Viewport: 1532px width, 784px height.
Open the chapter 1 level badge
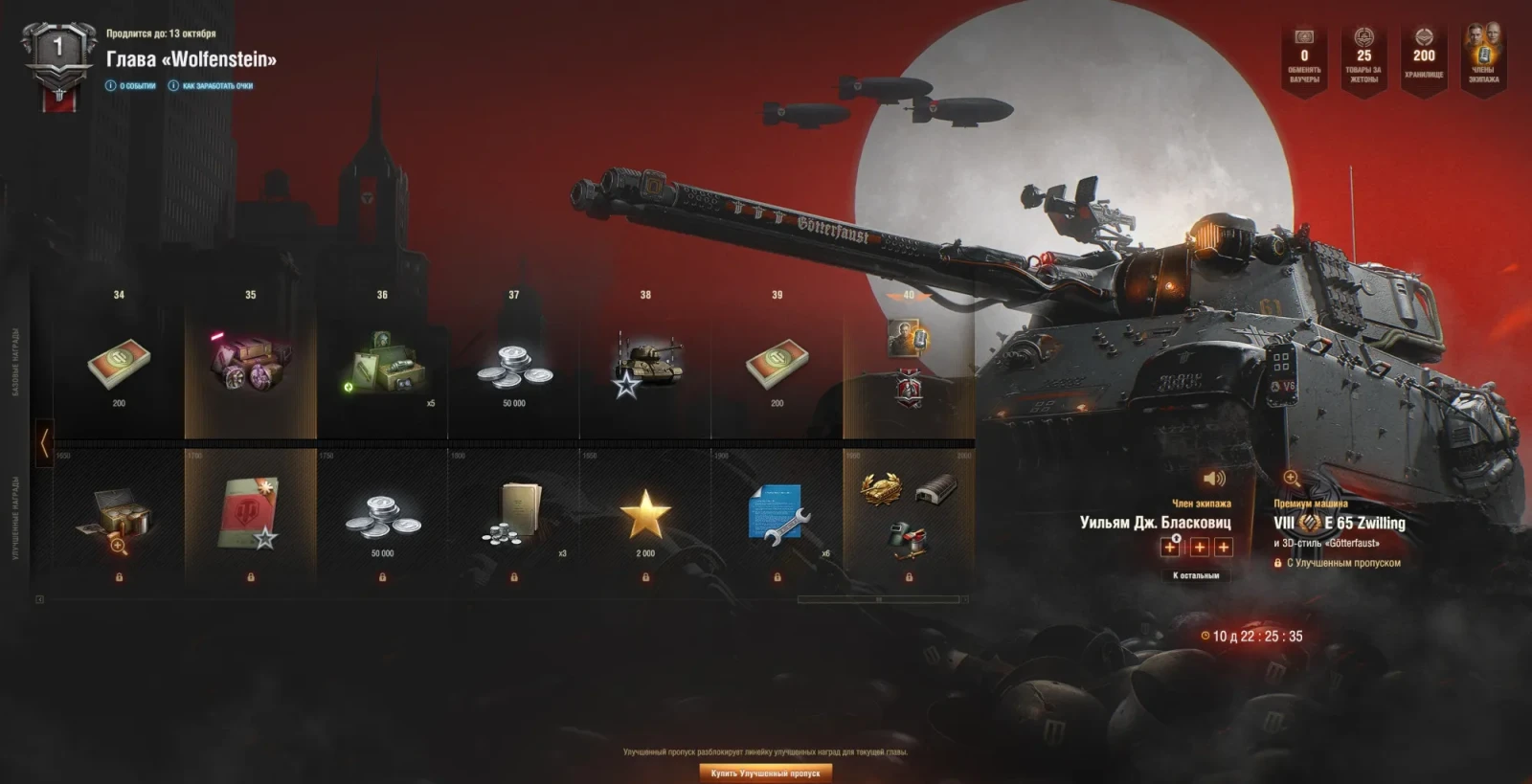[x=58, y=62]
